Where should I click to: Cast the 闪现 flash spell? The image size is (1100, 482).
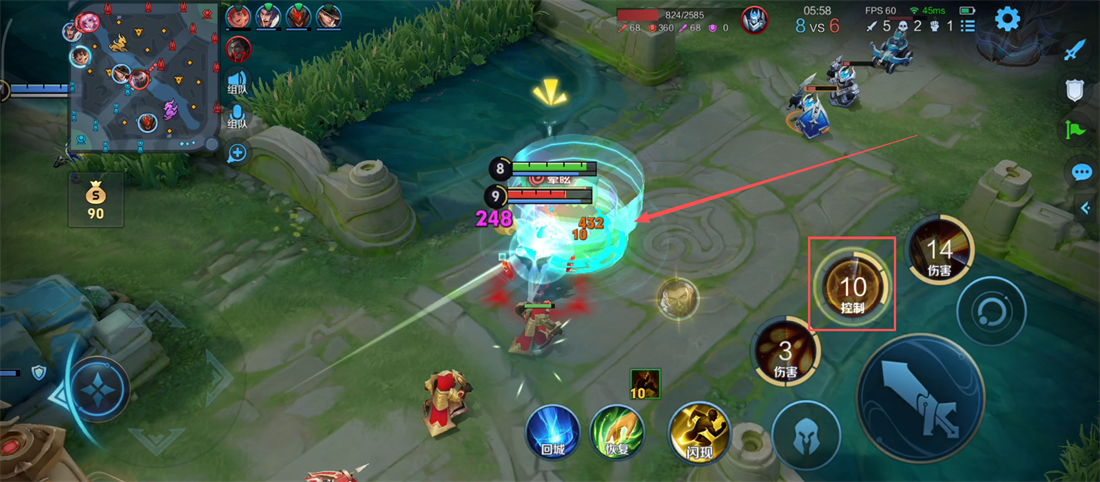(695, 431)
